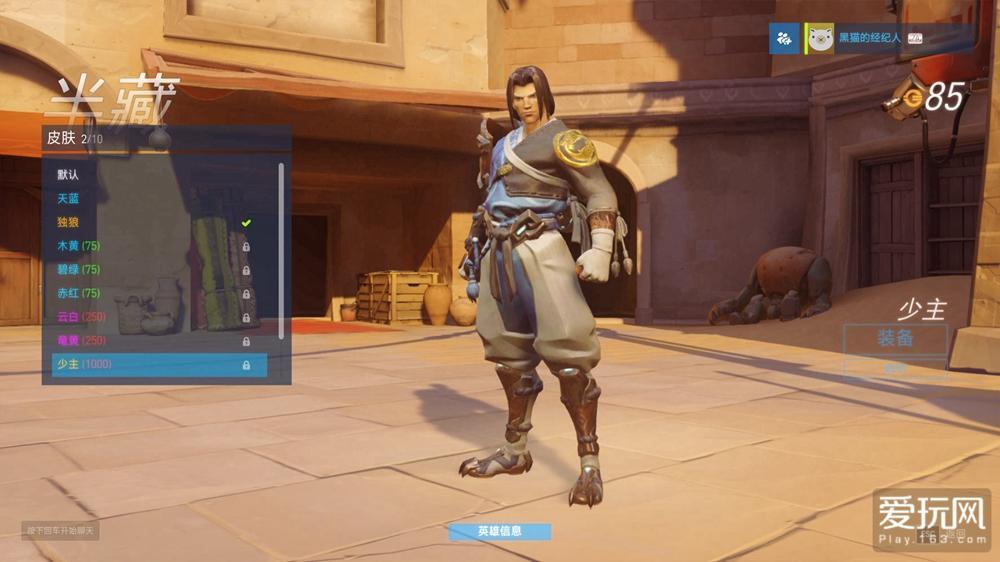Preview the locked 木黄 (75) skin

(x=80, y=246)
